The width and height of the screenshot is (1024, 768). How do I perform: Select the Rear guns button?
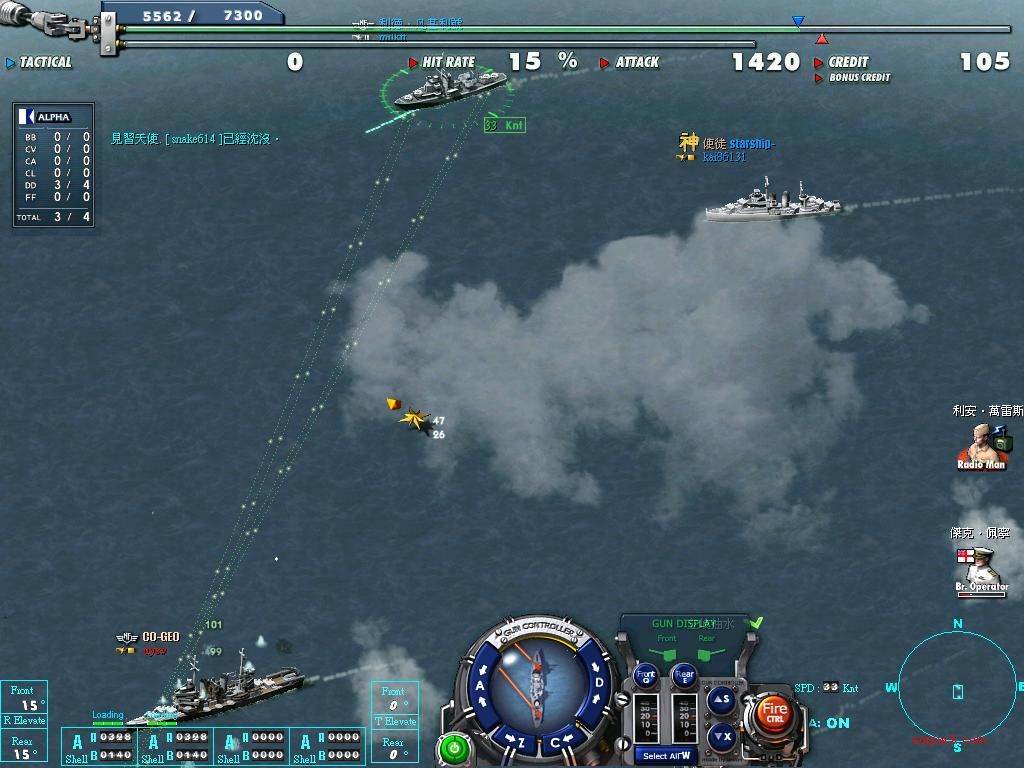click(x=684, y=675)
